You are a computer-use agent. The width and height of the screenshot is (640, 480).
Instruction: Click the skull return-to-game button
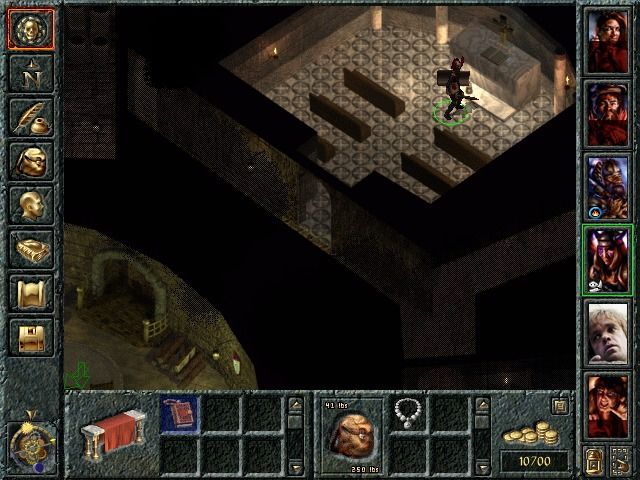click(31, 29)
